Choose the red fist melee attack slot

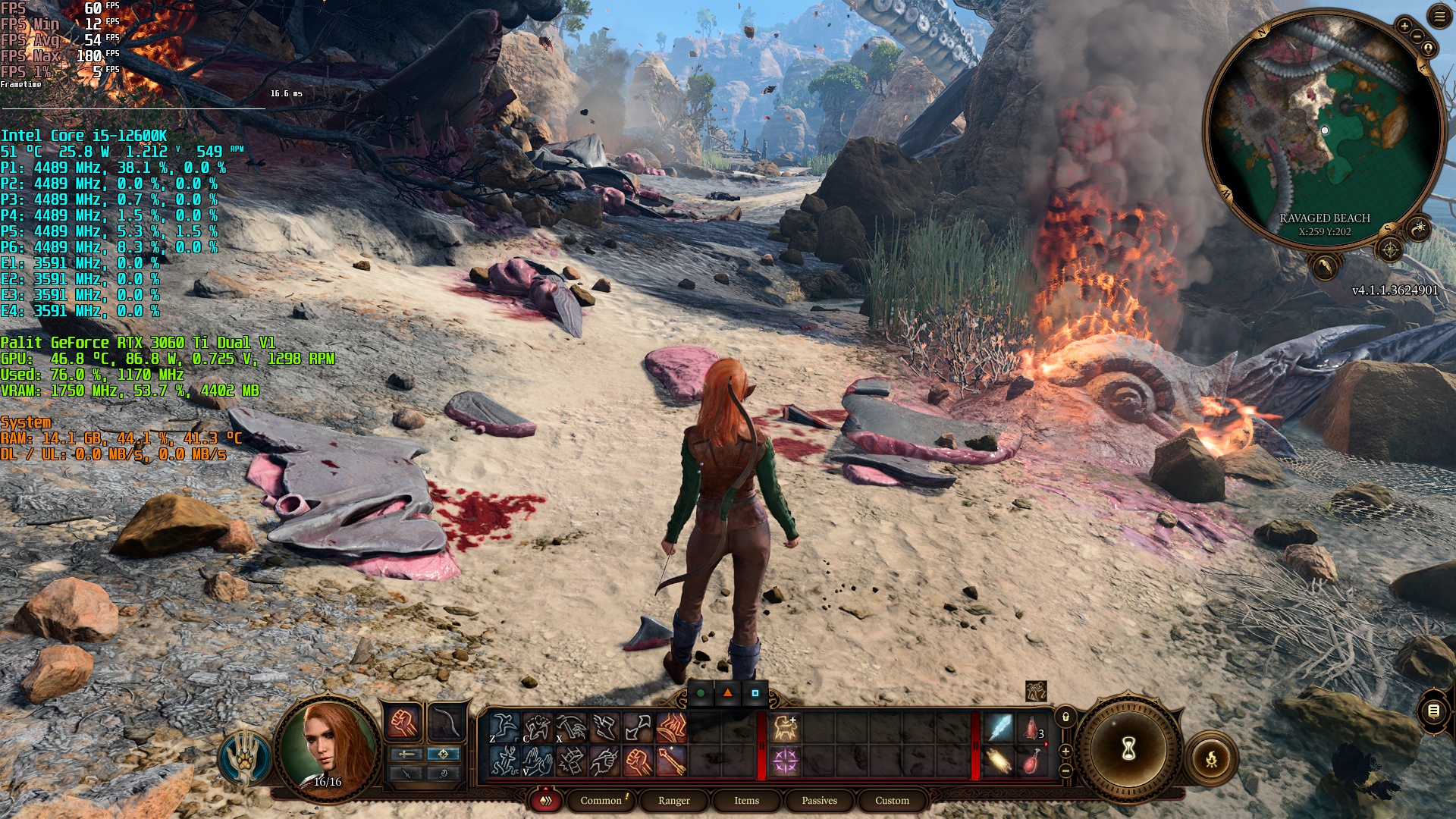(x=404, y=723)
